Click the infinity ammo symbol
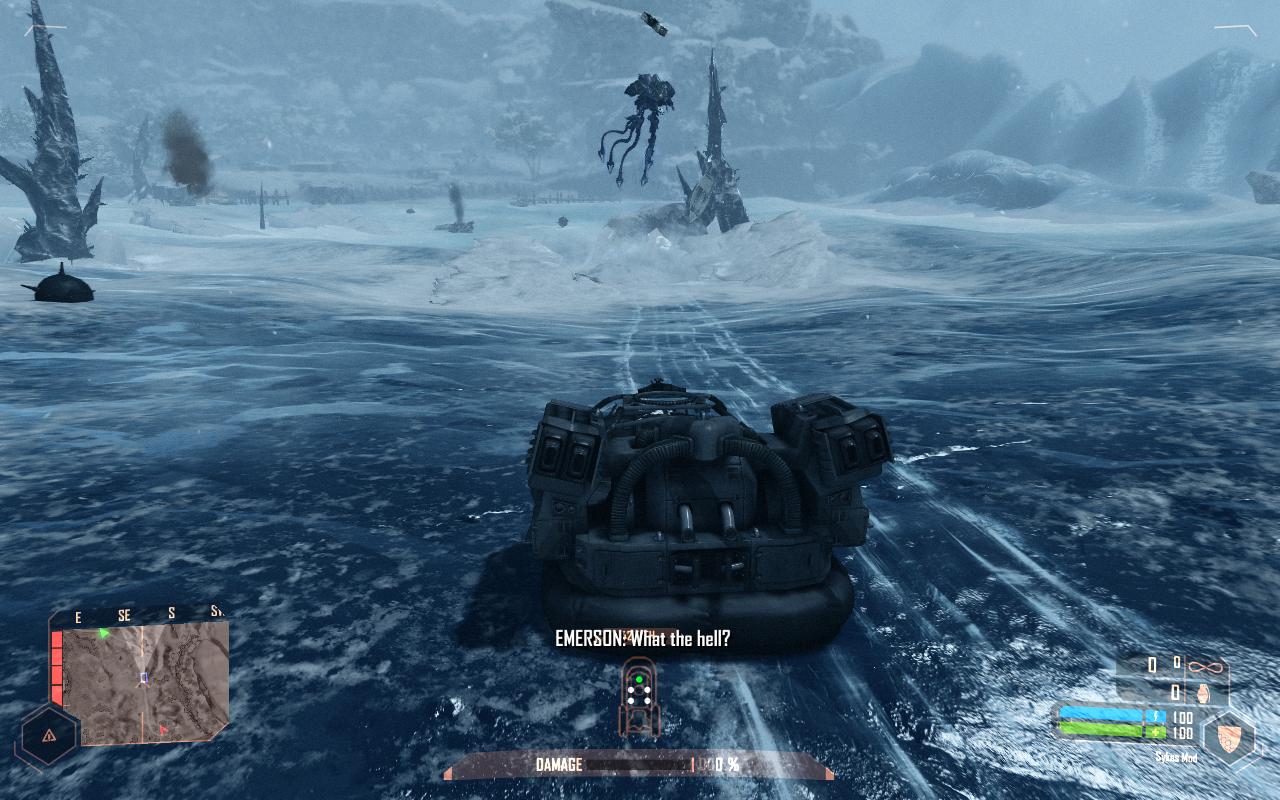 click(x=1207, y=665)
